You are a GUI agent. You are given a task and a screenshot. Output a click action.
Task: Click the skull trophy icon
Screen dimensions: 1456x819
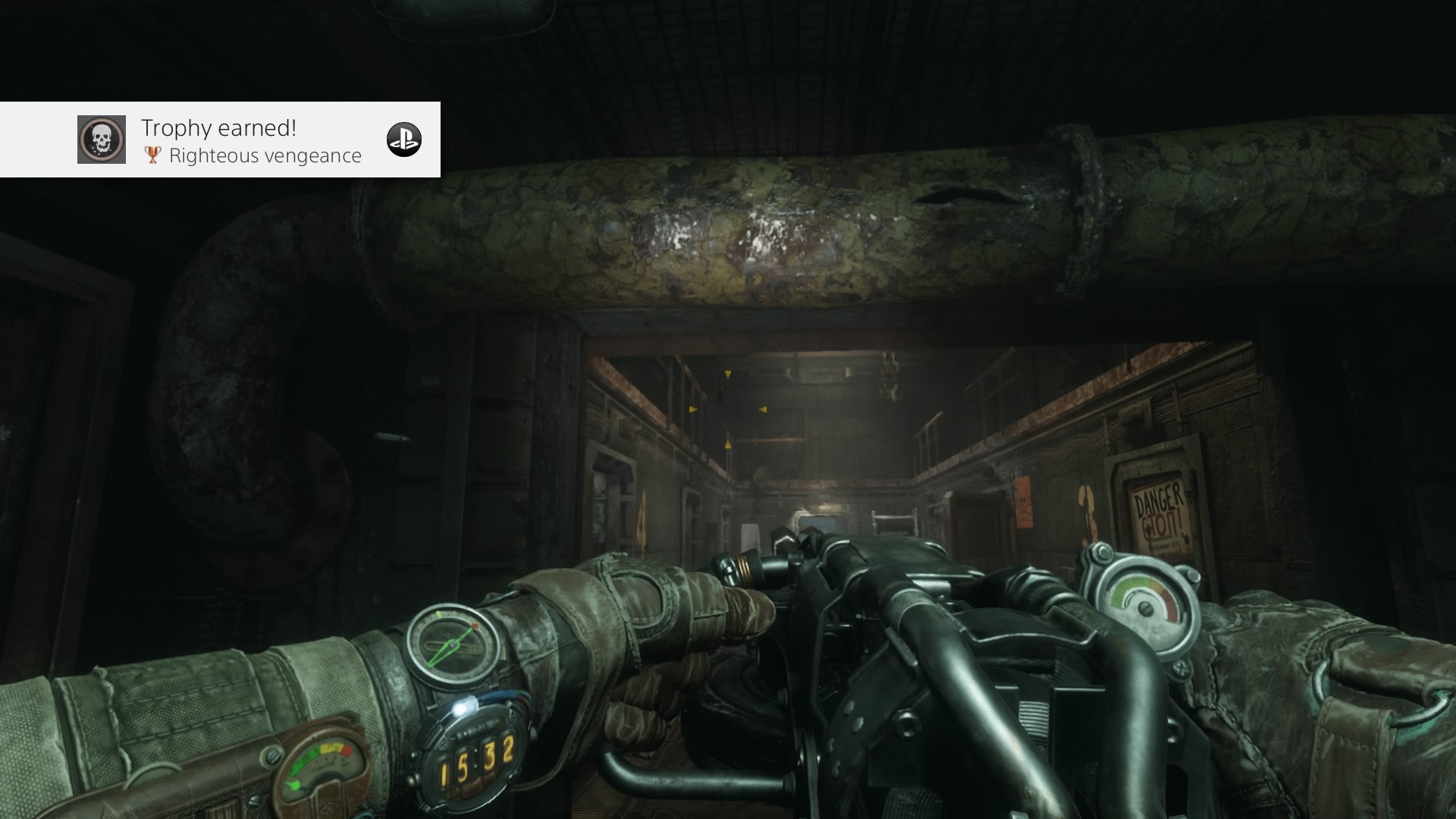pos(102,140)
